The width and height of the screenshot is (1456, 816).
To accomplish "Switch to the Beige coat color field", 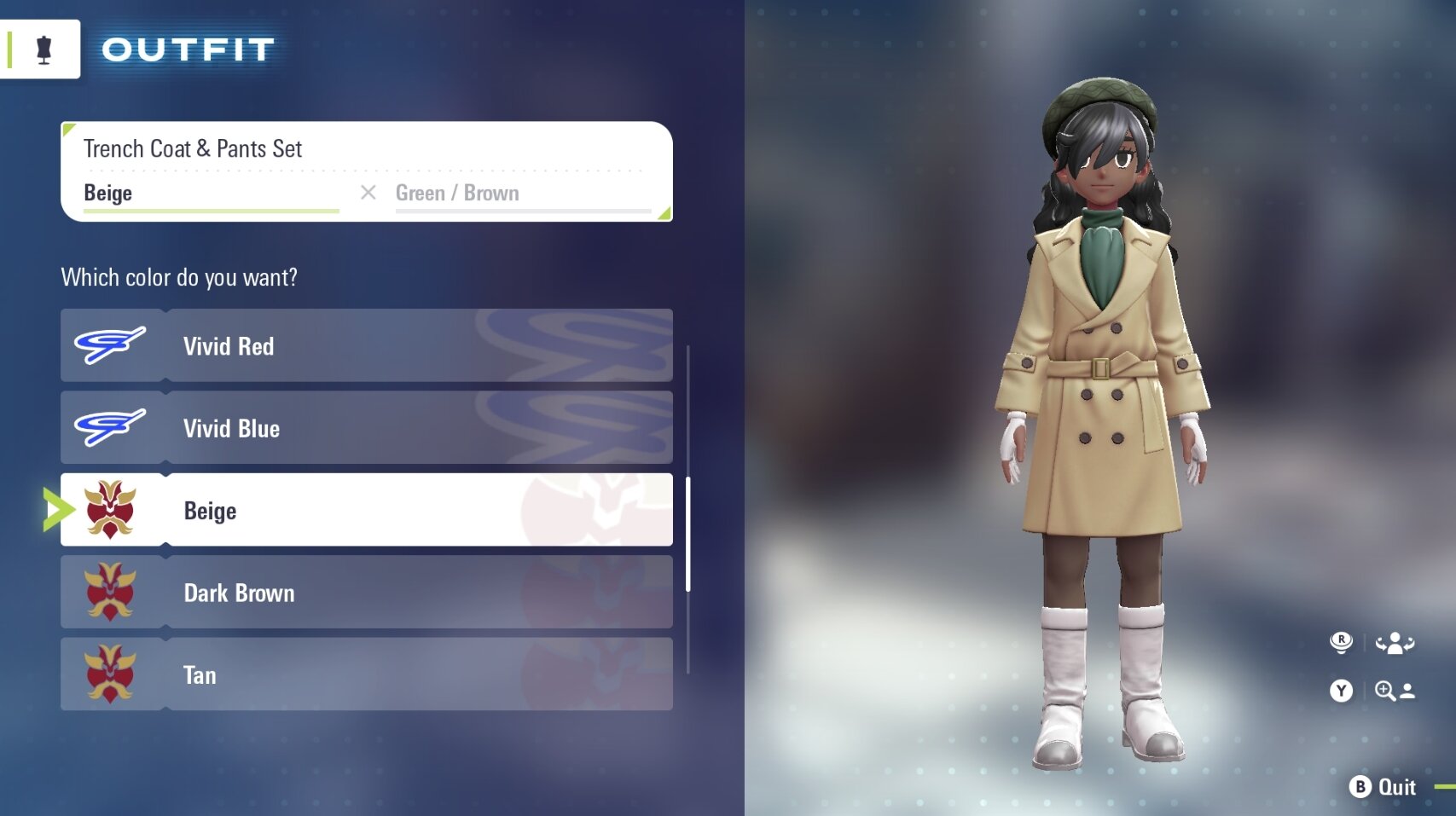I will 211,194.
